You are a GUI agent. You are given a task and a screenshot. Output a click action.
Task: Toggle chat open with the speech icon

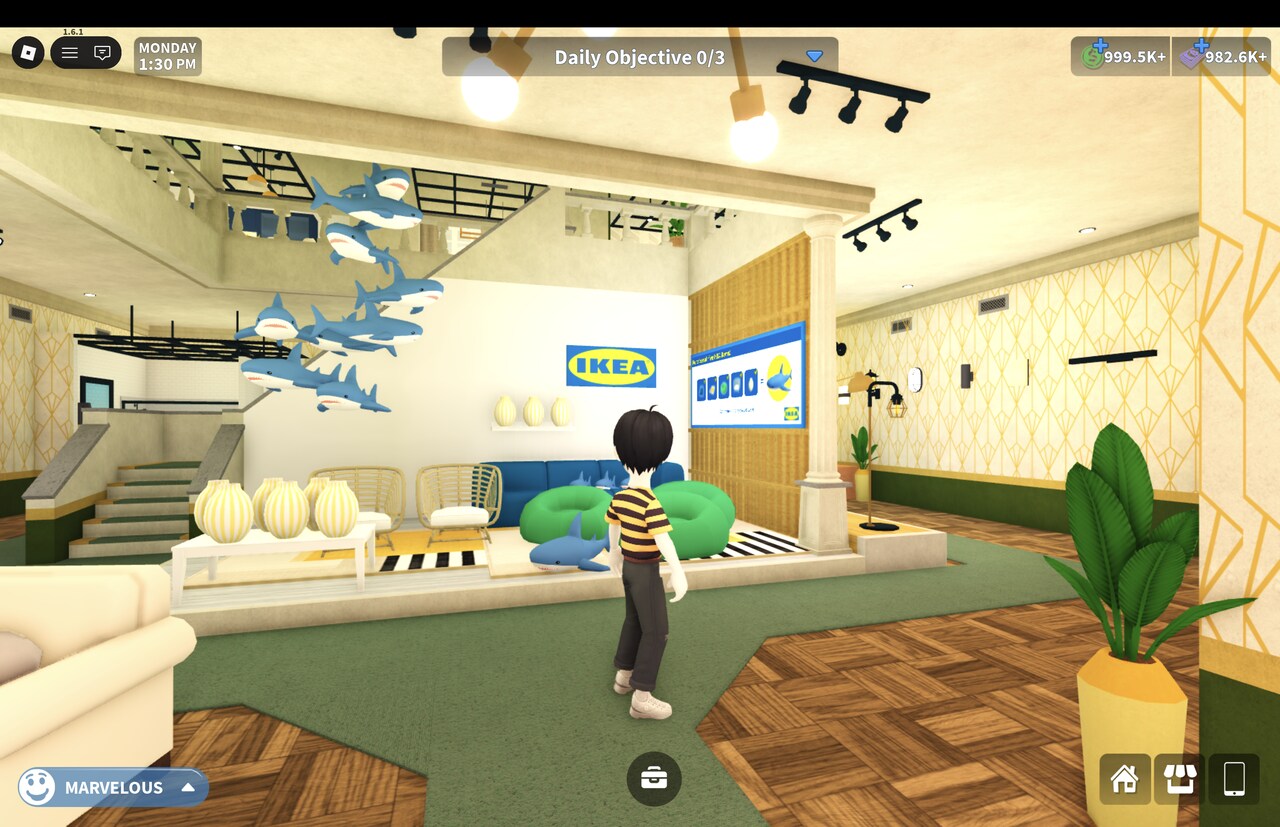click(102, 52)
